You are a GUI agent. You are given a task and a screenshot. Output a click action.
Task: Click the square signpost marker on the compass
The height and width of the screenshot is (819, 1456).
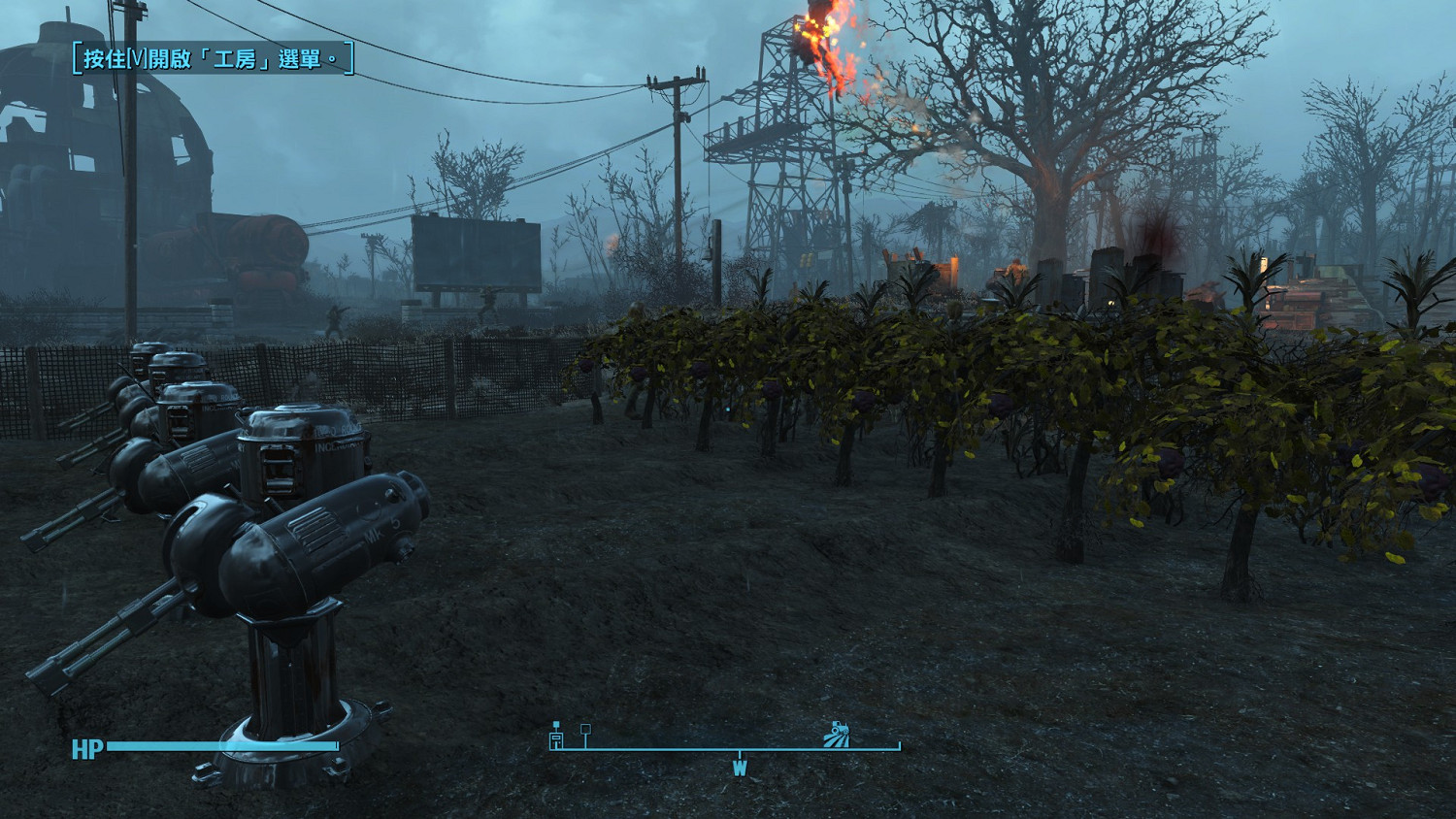point(585,734)
